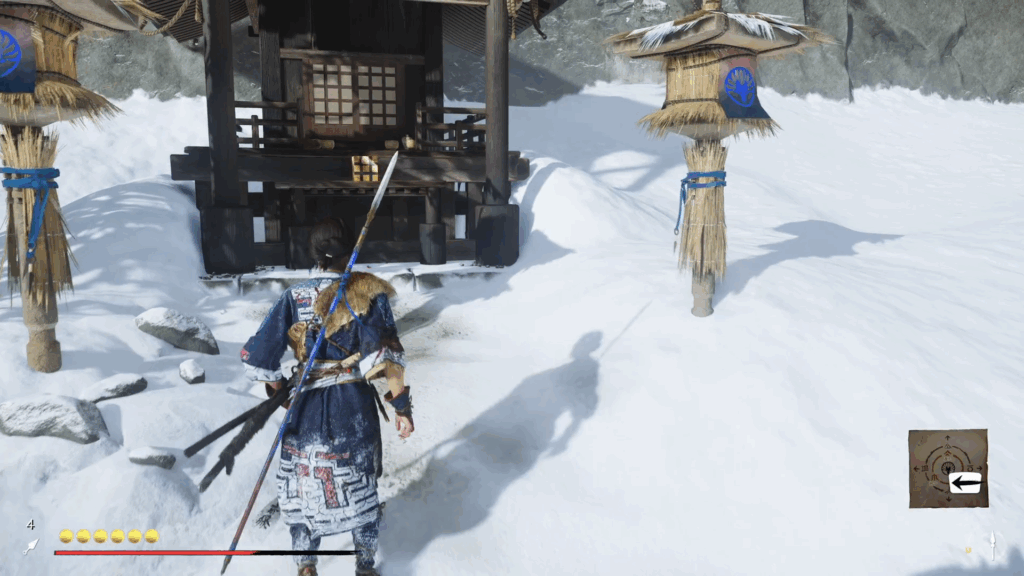This screenshot has height=576, width=1024.
Task: Click the white spear weapon icon
Action: click(993, 545)
